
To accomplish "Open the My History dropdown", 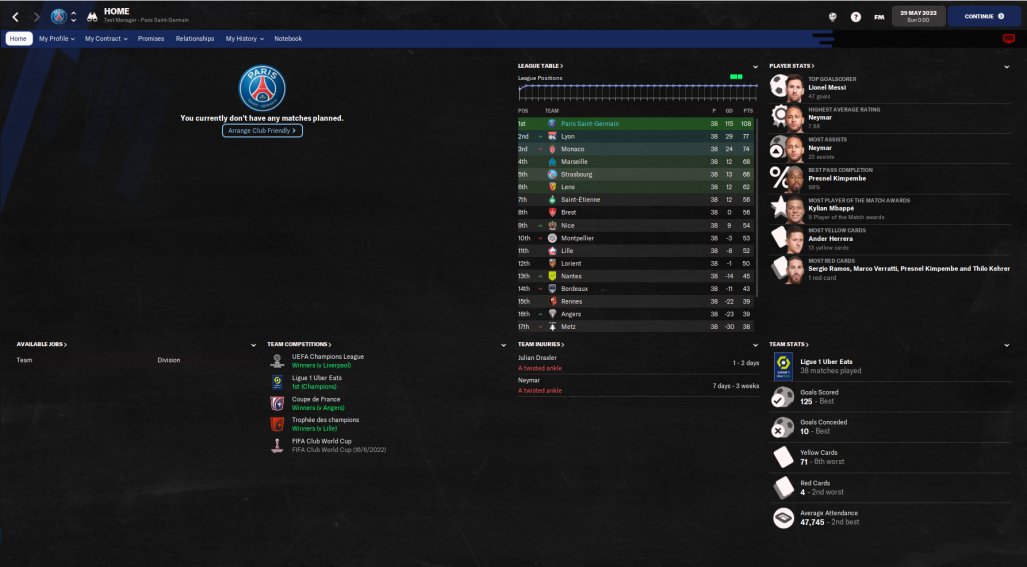I will 244,39.
